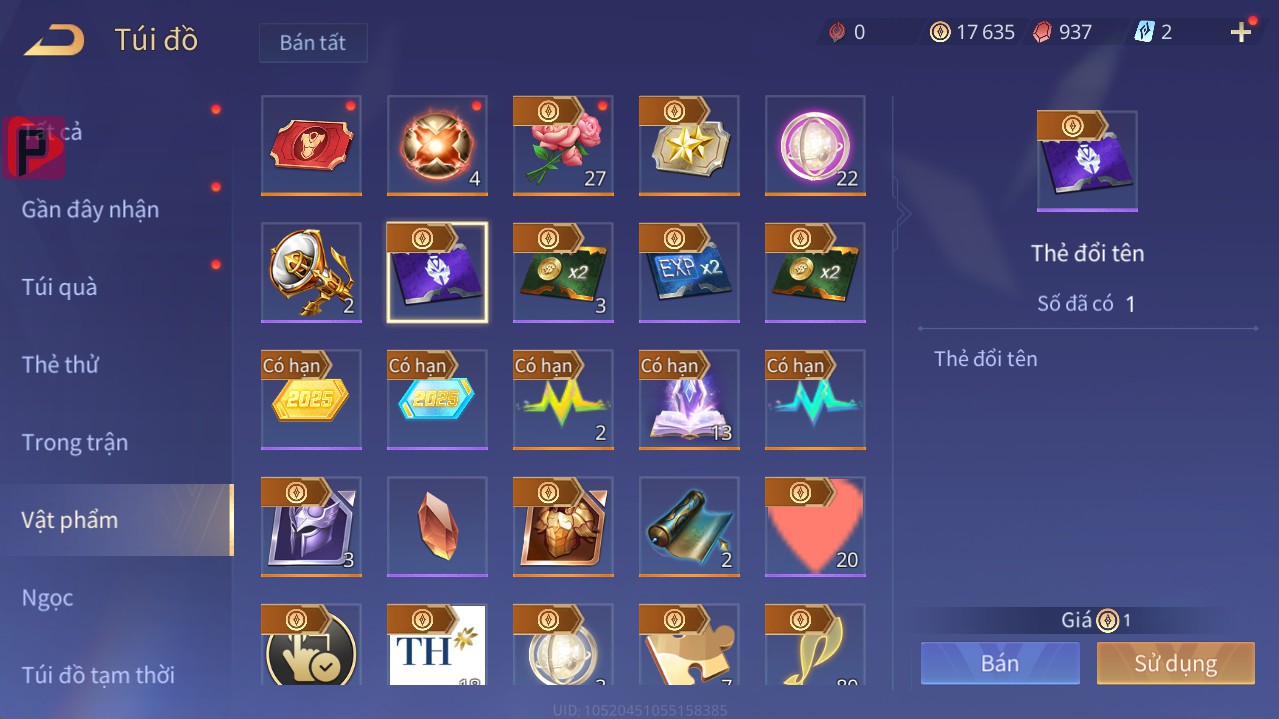Tap the Bán tất button
The image size is (1279, 719).
click(313, 43)
